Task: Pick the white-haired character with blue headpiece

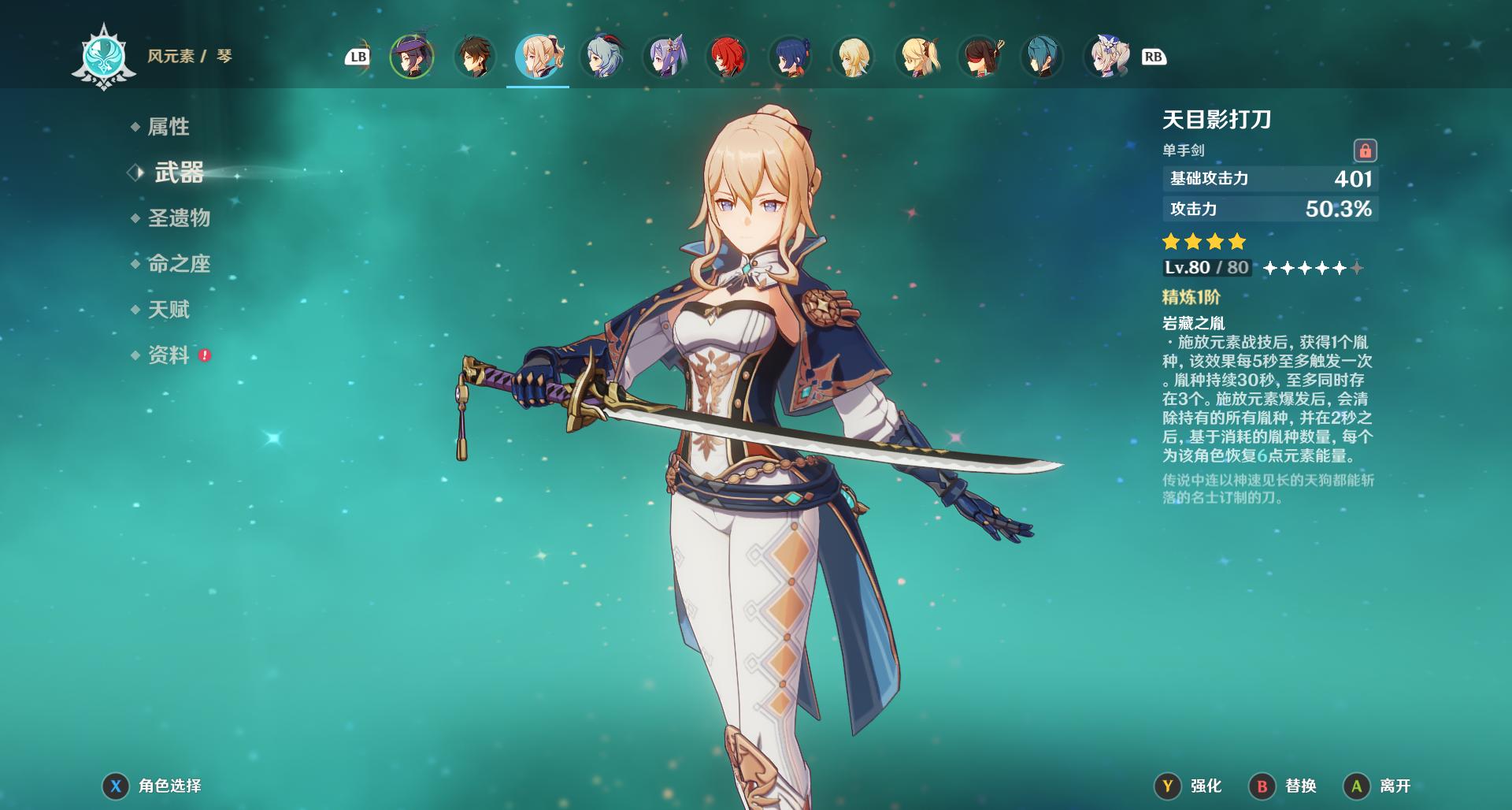Action: tap(1106, 57)
